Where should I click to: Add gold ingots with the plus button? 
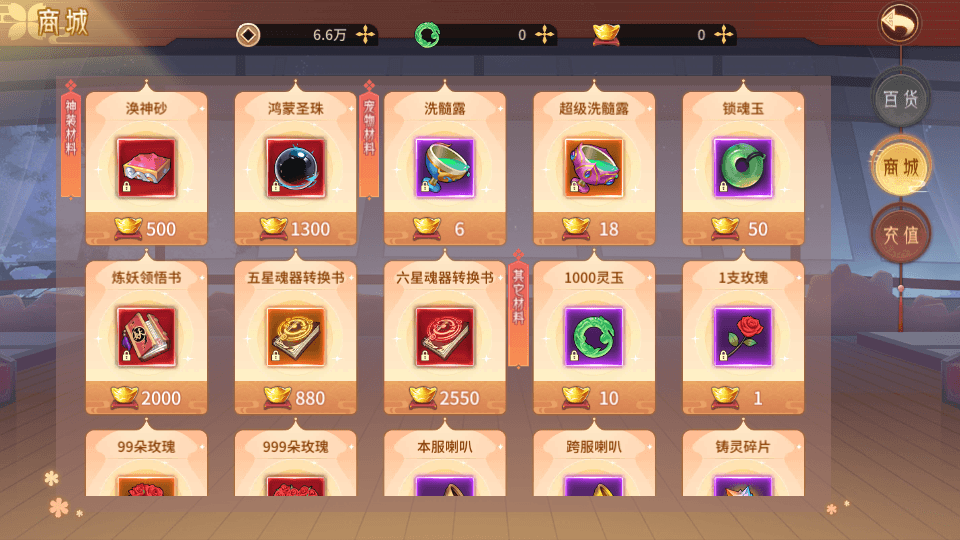pyautogui.click(x=724, y=35)
